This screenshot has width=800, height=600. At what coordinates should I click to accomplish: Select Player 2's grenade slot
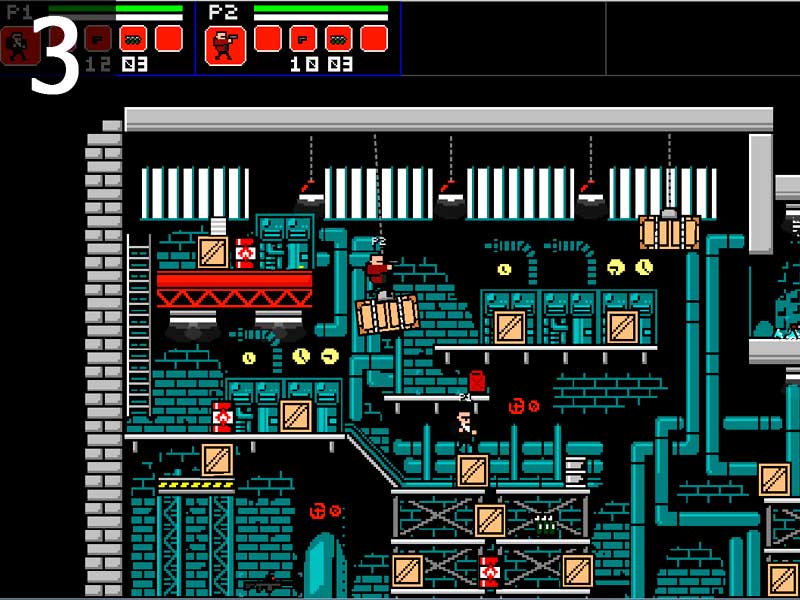point(339,38)
